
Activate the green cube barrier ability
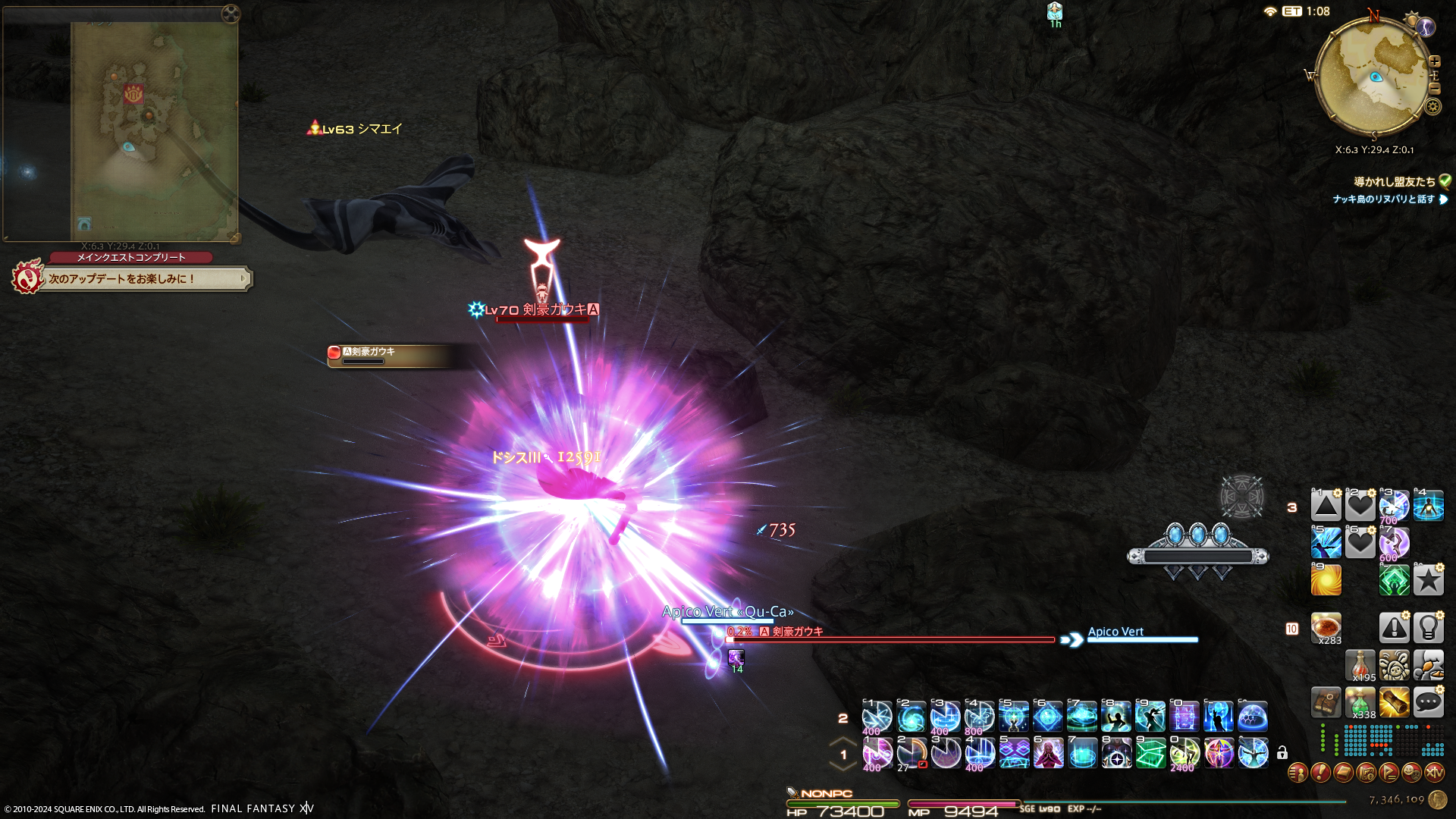(x=1150, y=754)
